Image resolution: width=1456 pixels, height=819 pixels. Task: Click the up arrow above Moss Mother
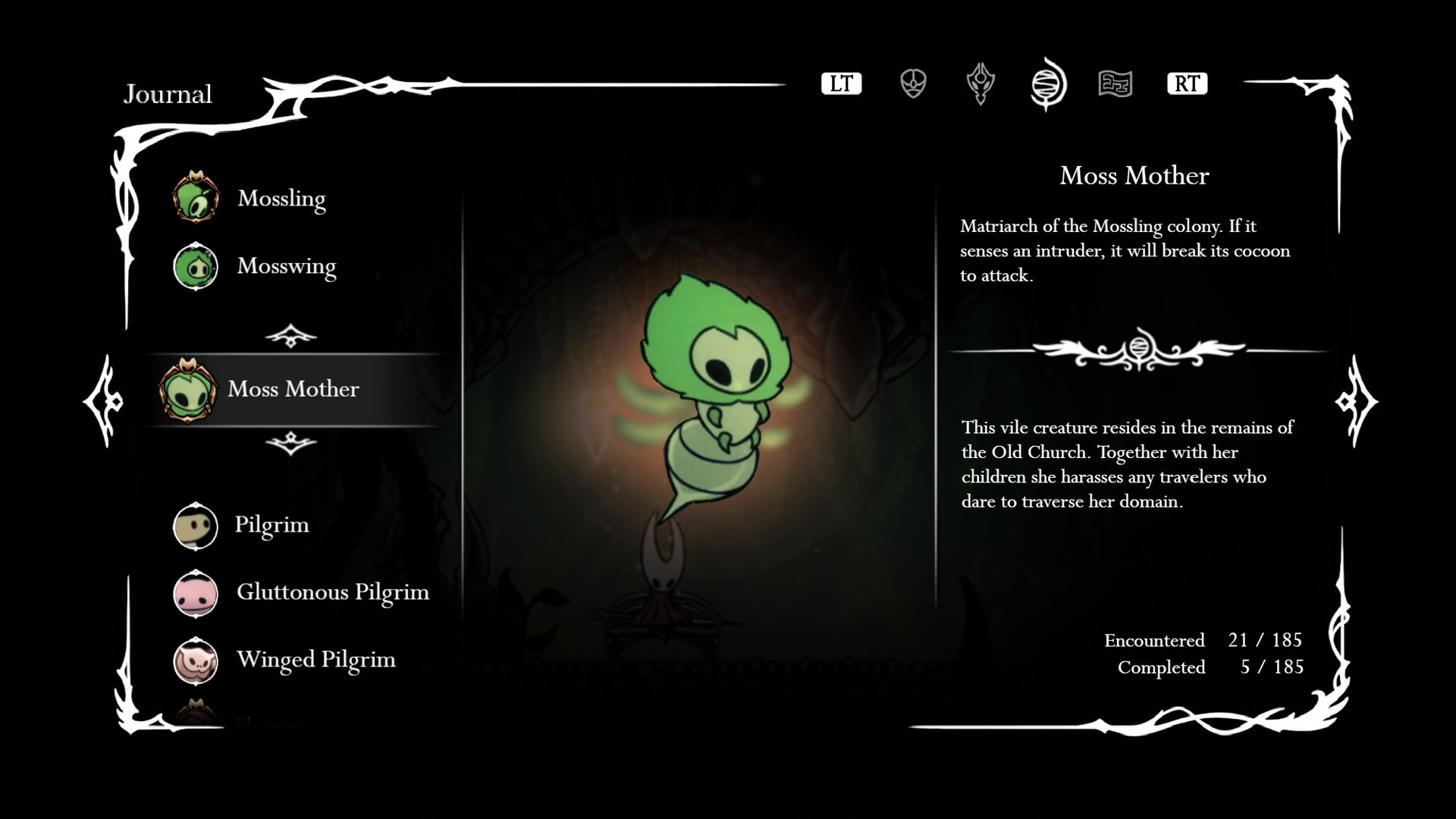[291, 335]
